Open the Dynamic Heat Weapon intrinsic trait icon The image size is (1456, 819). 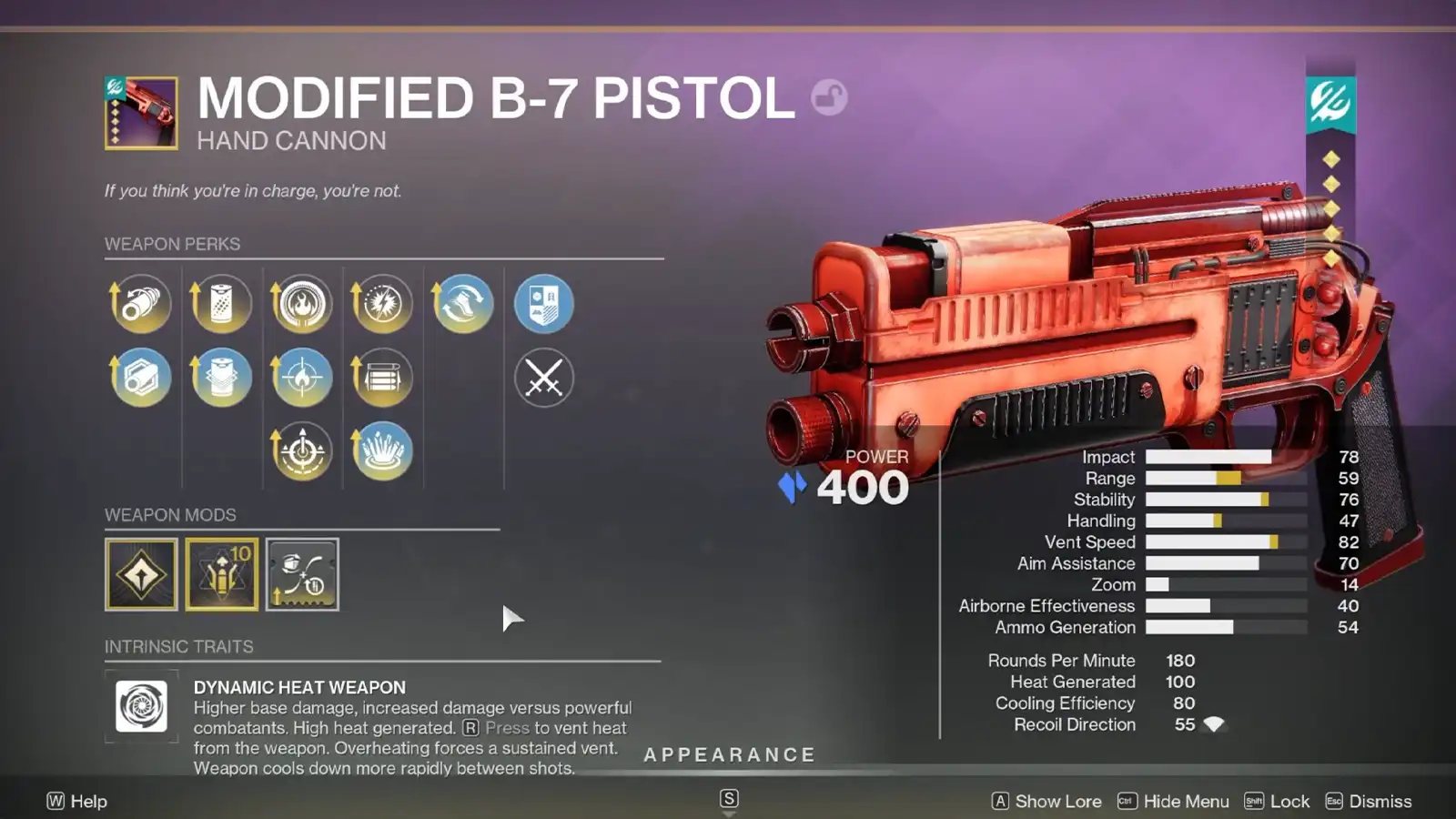tap(140, 707)
